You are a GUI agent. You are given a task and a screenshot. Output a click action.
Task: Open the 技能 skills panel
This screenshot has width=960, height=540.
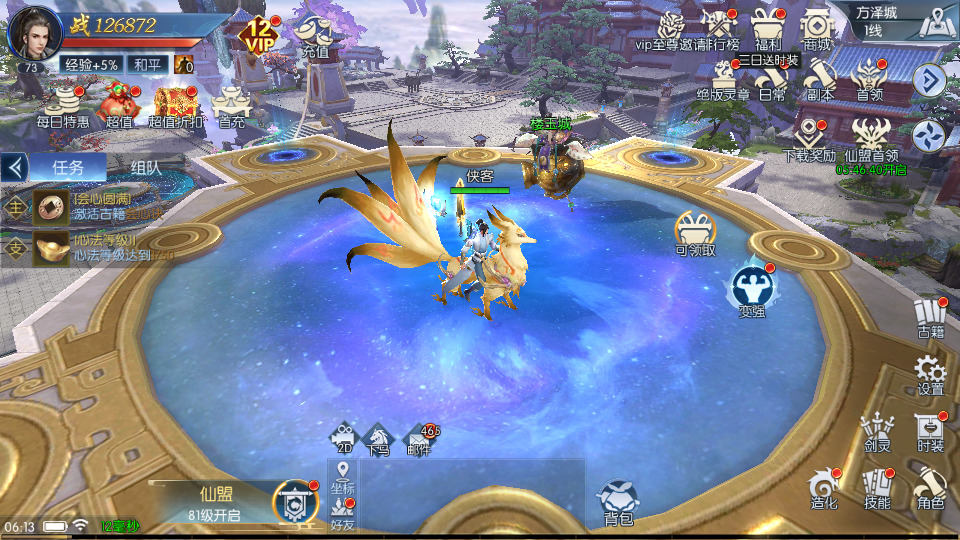point(876,487)
